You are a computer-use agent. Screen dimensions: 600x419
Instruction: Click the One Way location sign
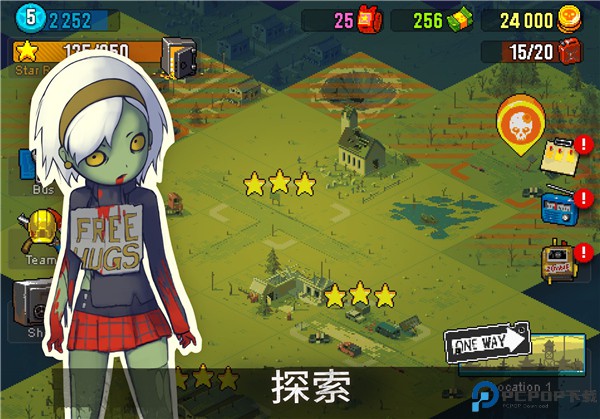[489, 344]
